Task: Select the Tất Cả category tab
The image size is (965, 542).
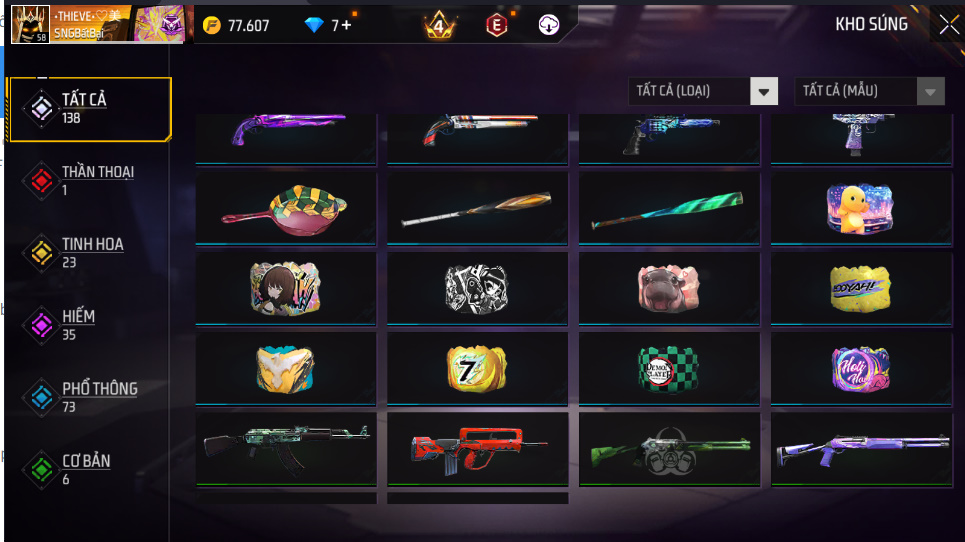Action: click(x=89, y=108)
